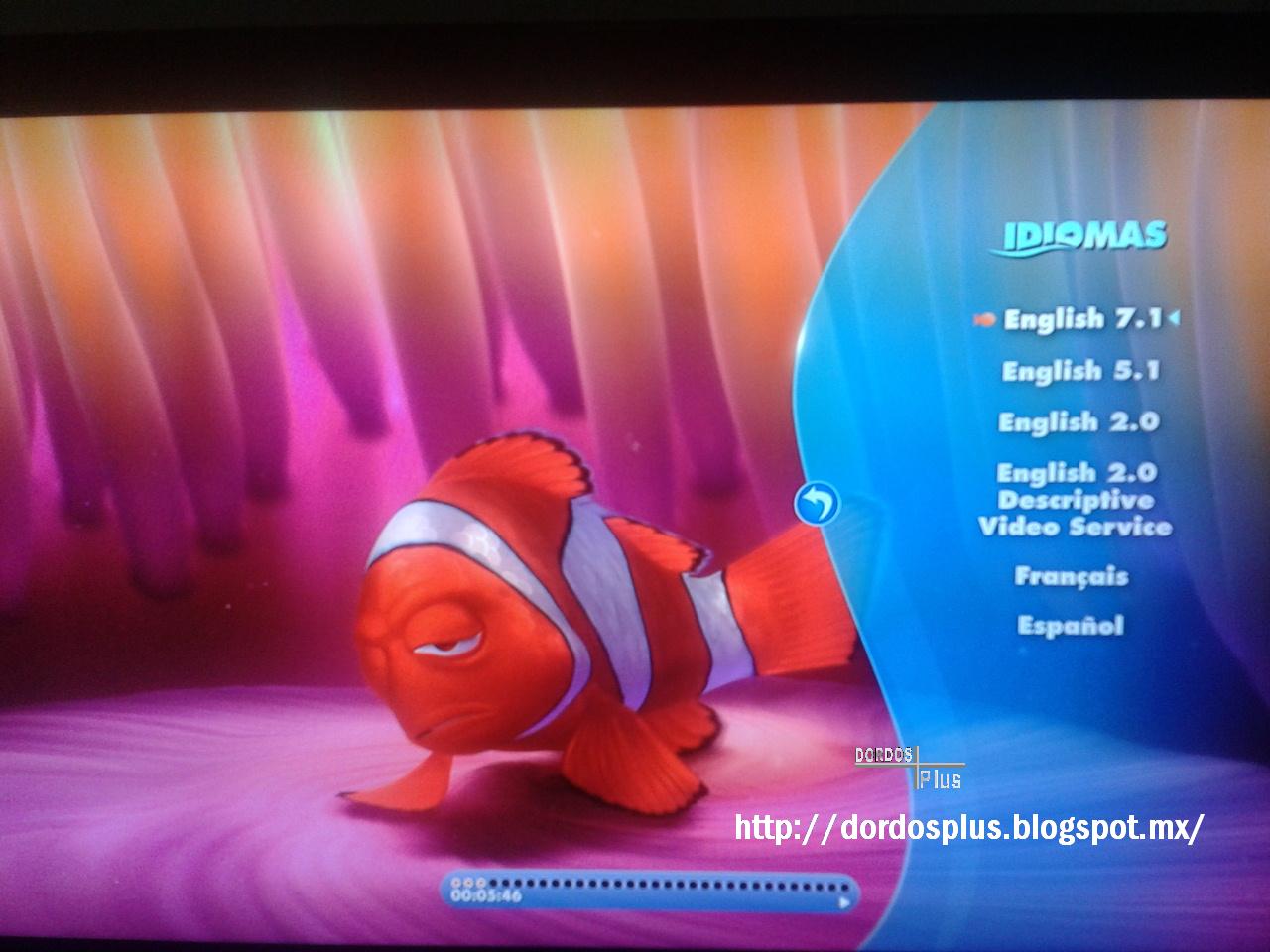Open the Français audio option

pyautogui.click(x=1072, y=575)
